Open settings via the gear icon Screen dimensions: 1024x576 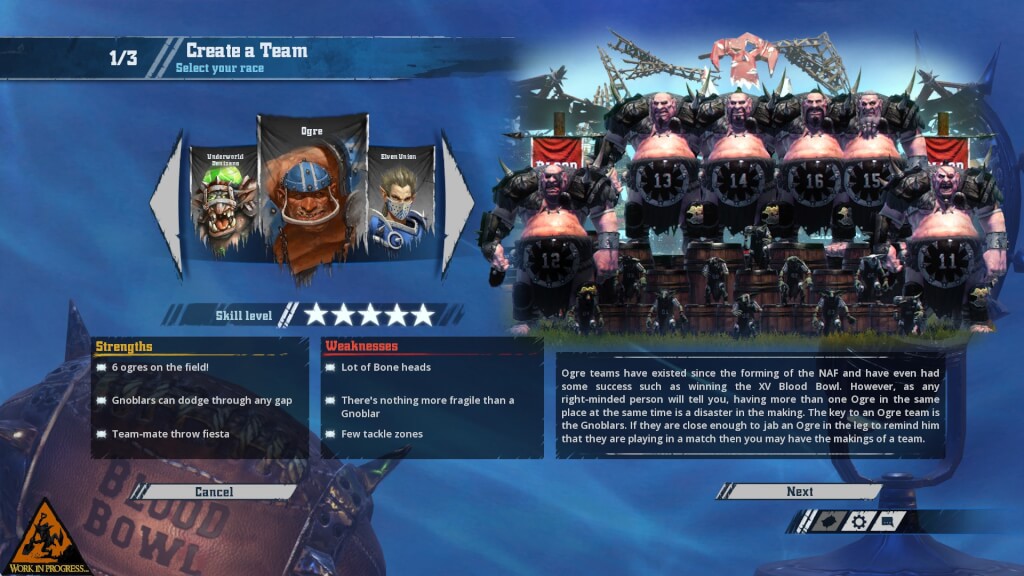click(857, 521)
